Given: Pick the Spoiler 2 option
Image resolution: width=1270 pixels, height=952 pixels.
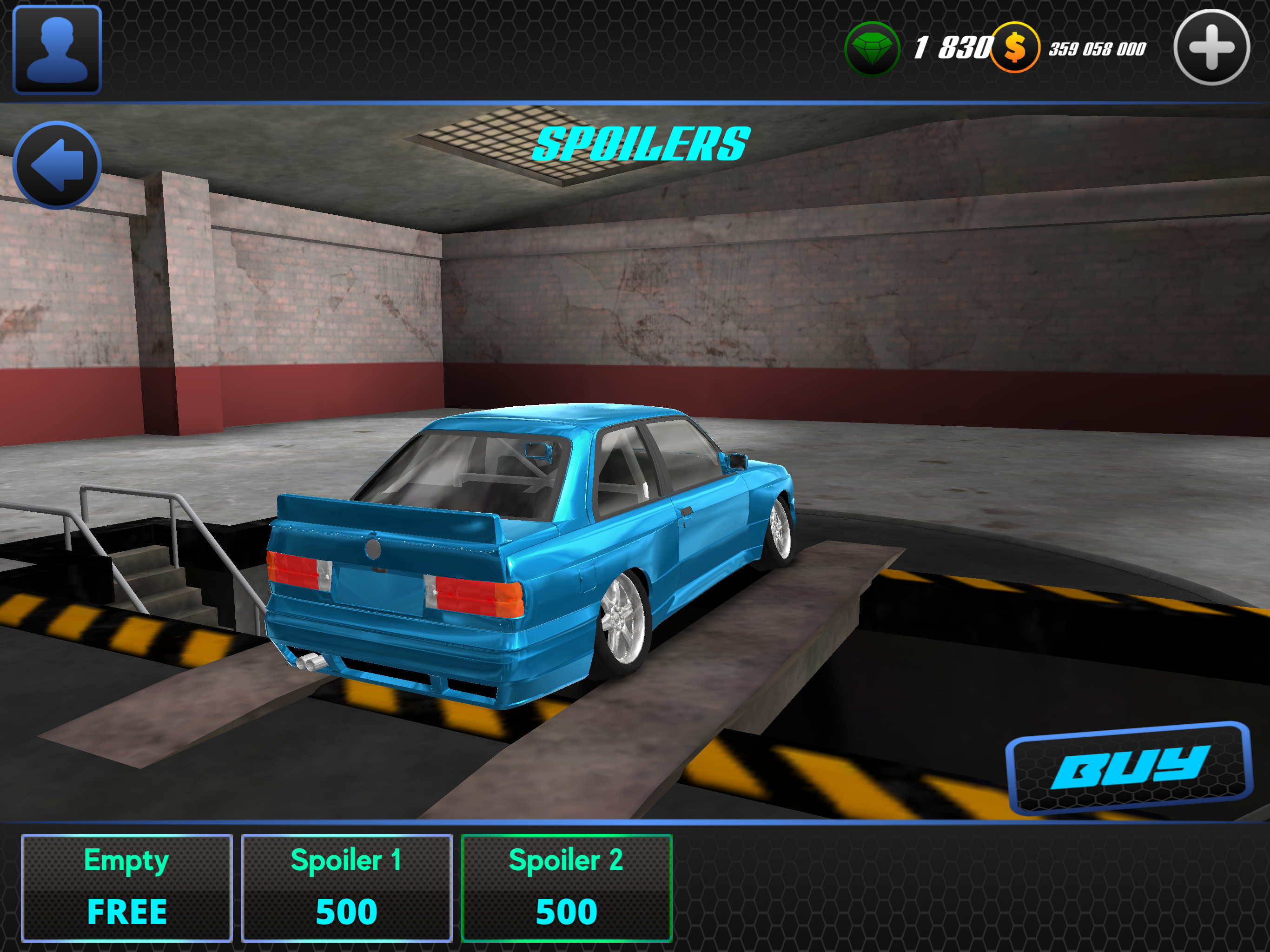Looking at the screenshot, I should tap(566, 887).
